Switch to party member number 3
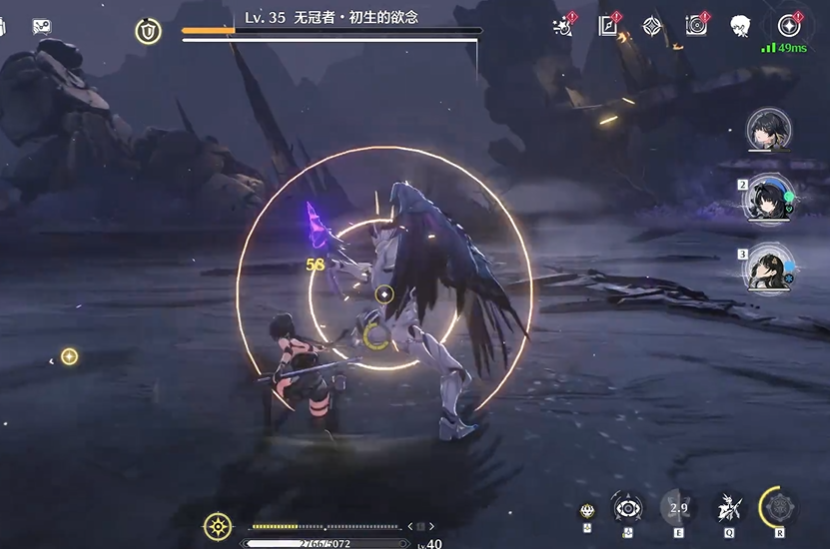Screen dimensions: 830x549 click(x=769, y=267)
